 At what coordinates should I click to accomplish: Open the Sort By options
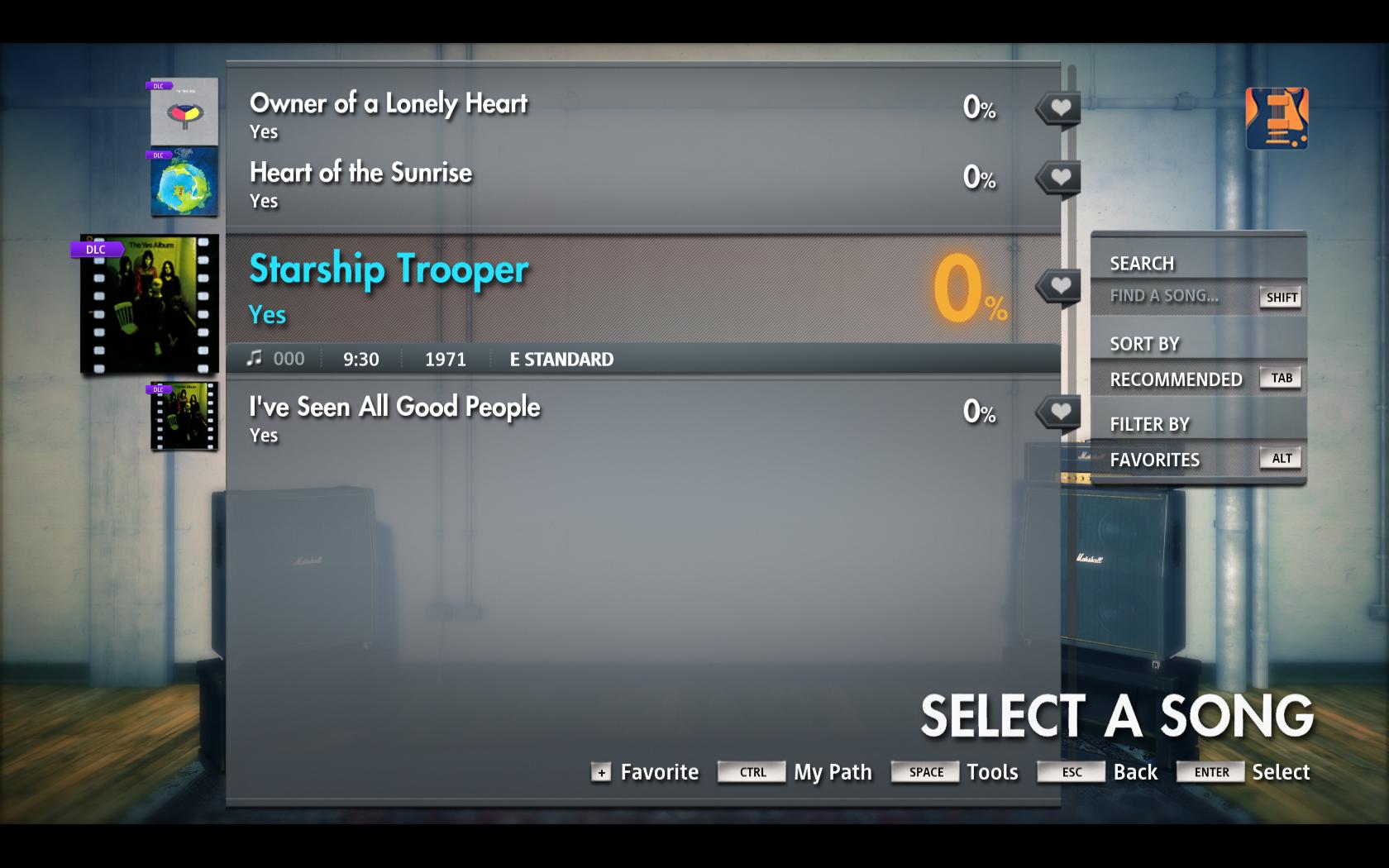coord(1143,343)
